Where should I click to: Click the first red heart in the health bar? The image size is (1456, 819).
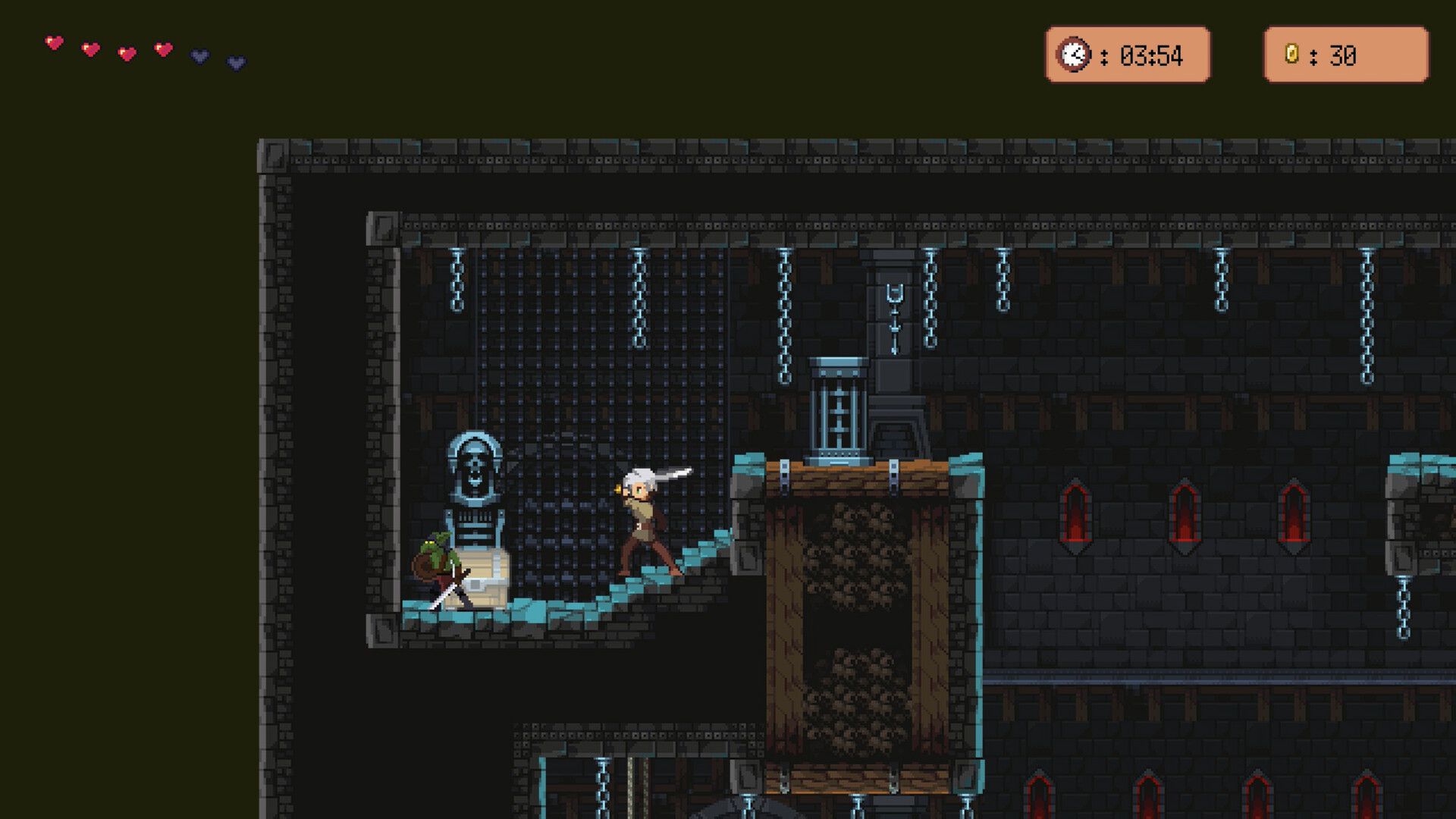[x=53, y=44]
